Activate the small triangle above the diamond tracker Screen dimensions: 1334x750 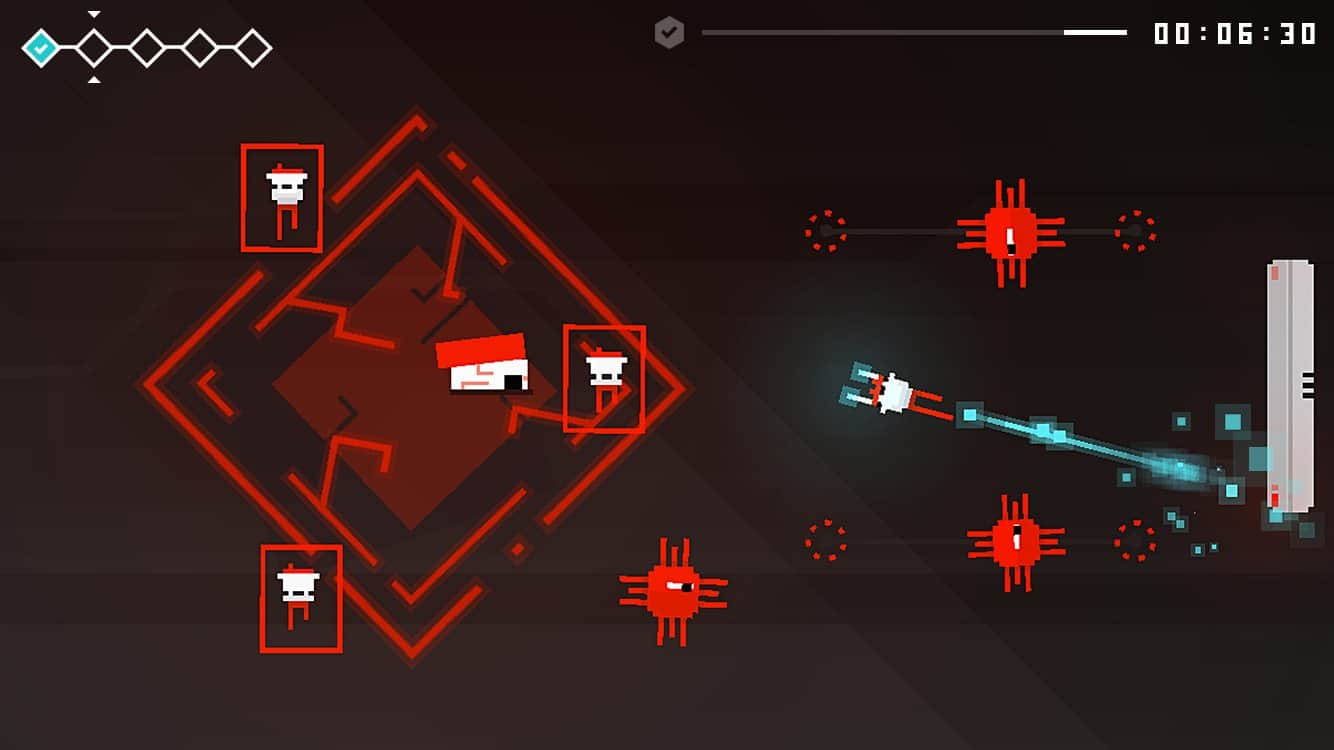(94, 14)
